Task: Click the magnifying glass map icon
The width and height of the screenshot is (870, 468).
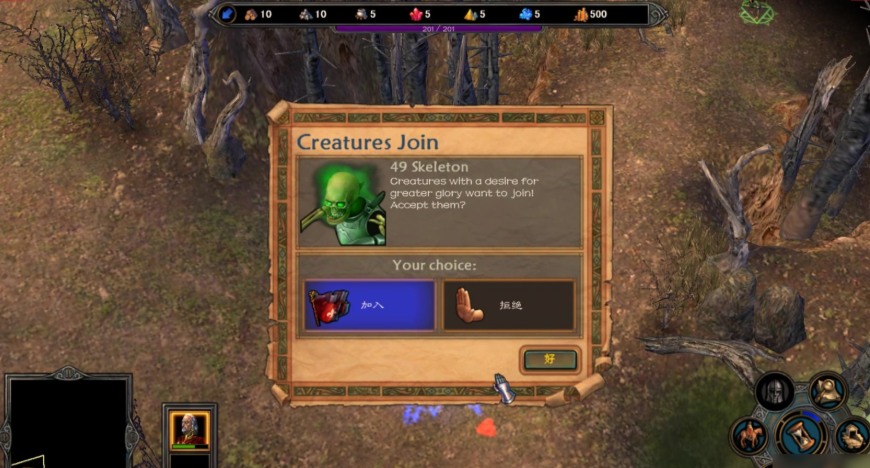Action: coord(826,389)
